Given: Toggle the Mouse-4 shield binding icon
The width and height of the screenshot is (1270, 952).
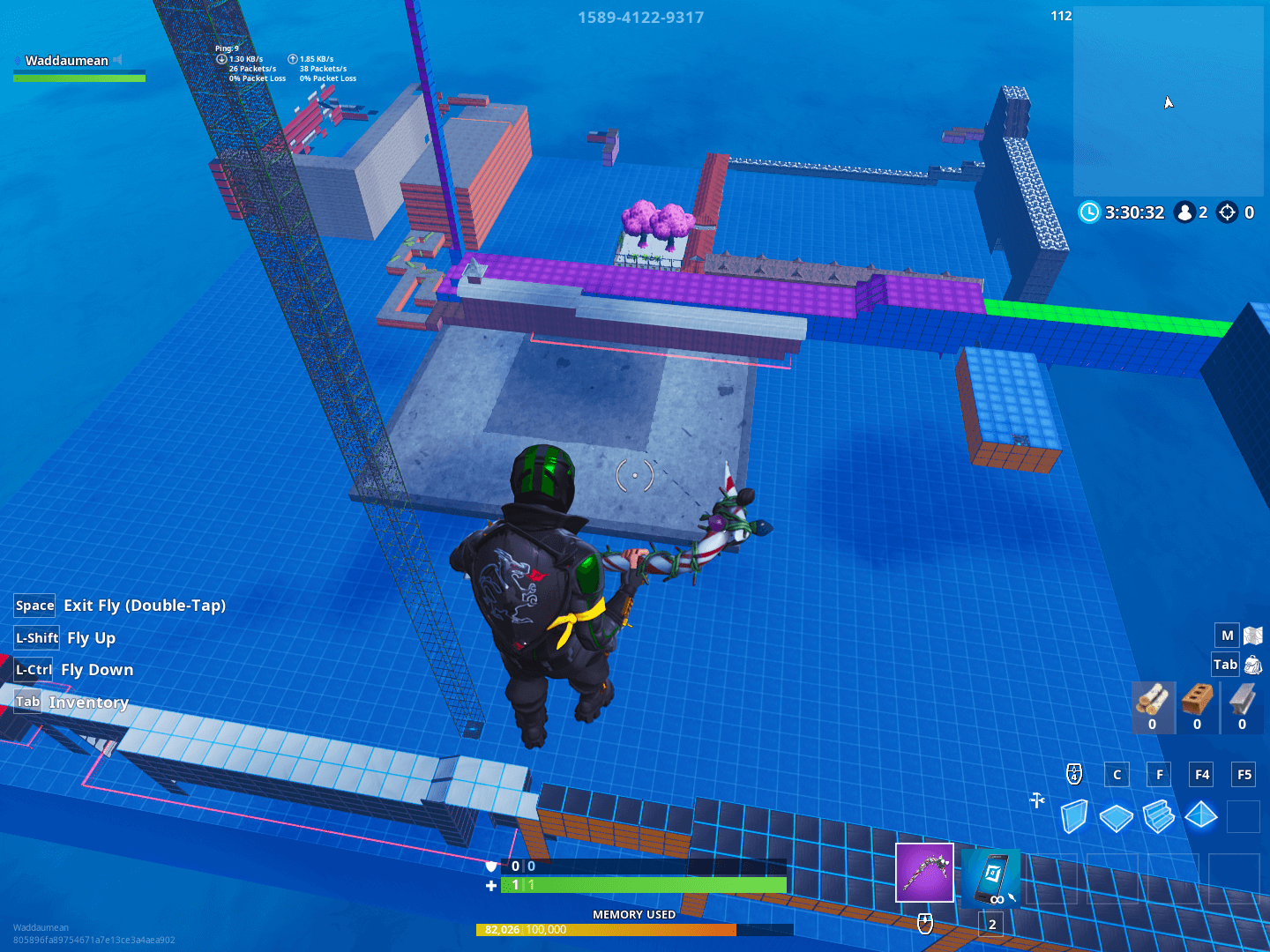Looking at the screenshot, I should (x=1073, y=775).
